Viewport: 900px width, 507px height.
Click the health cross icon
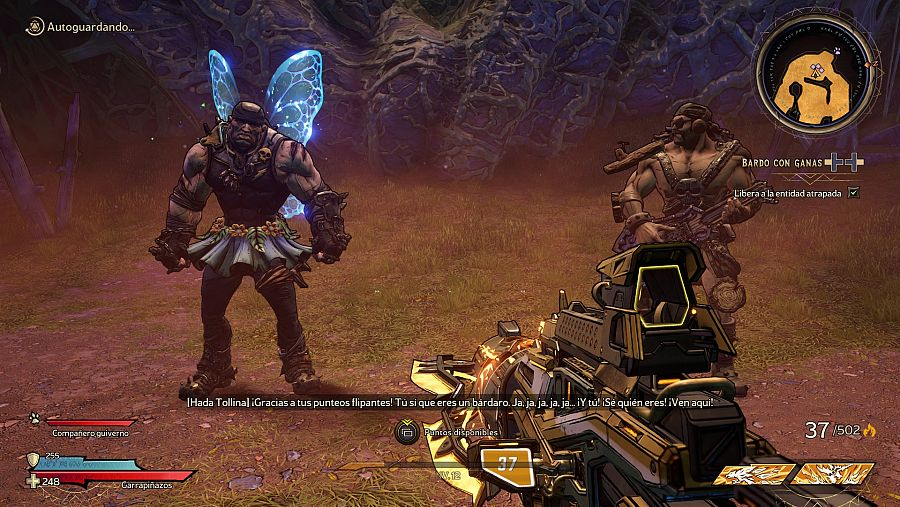click(x=33, y=482)
